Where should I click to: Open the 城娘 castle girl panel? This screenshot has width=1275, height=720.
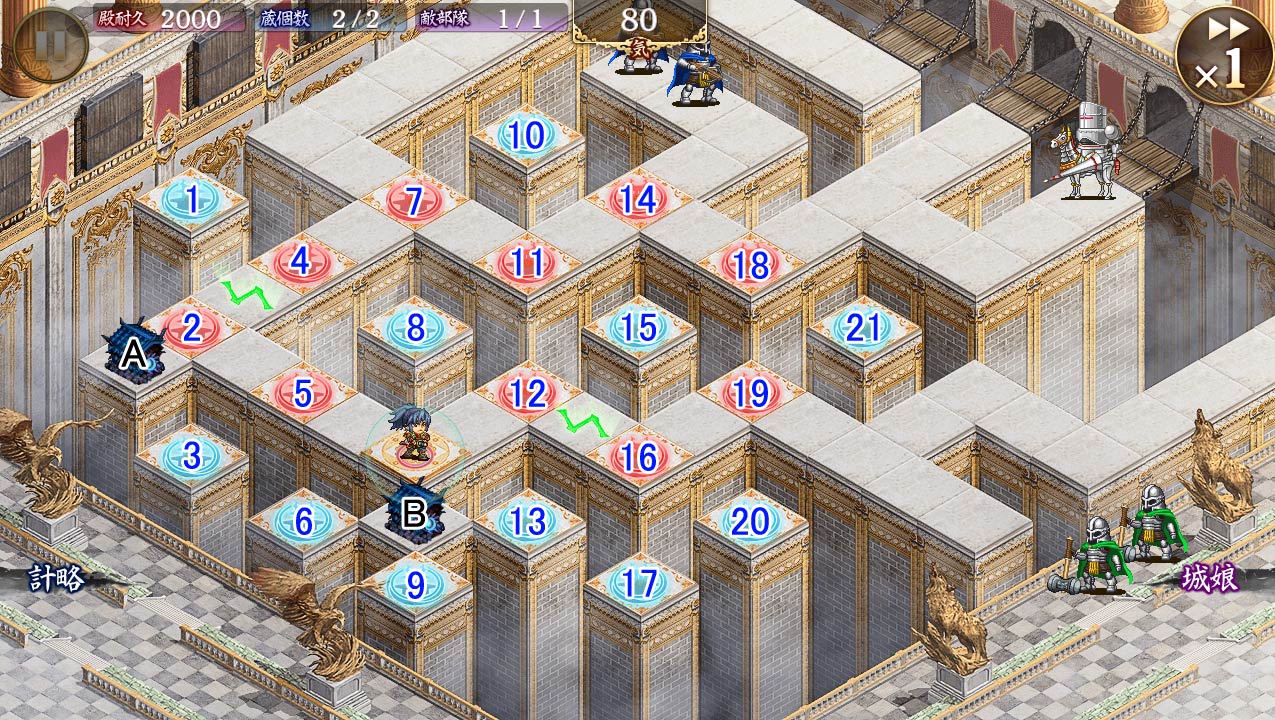[1210, 579]
